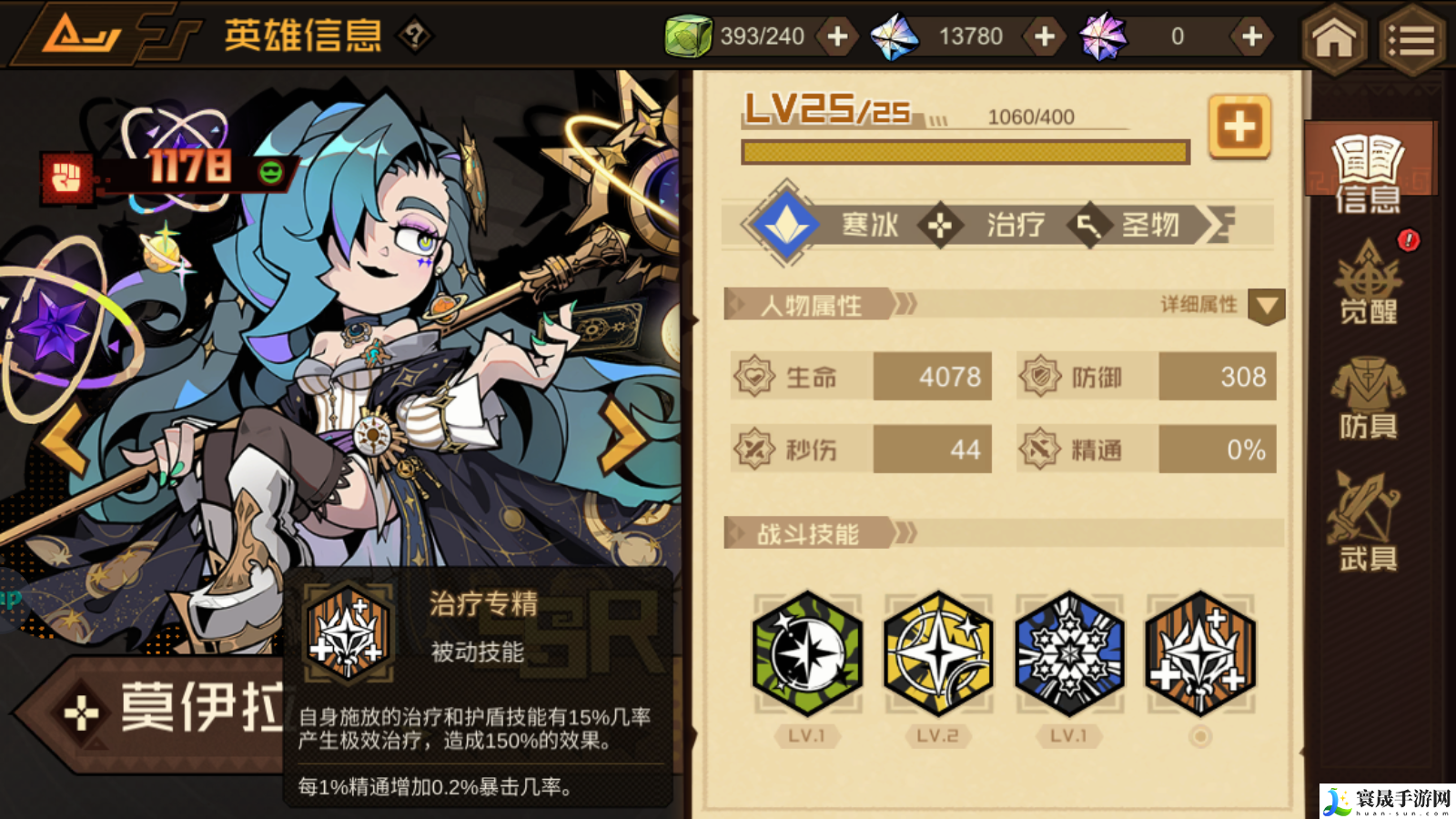Image resolution: width=1456 pixels, height=819 pixels.
Task: Show the previous hero with left arrow
Action: (64, 439)
